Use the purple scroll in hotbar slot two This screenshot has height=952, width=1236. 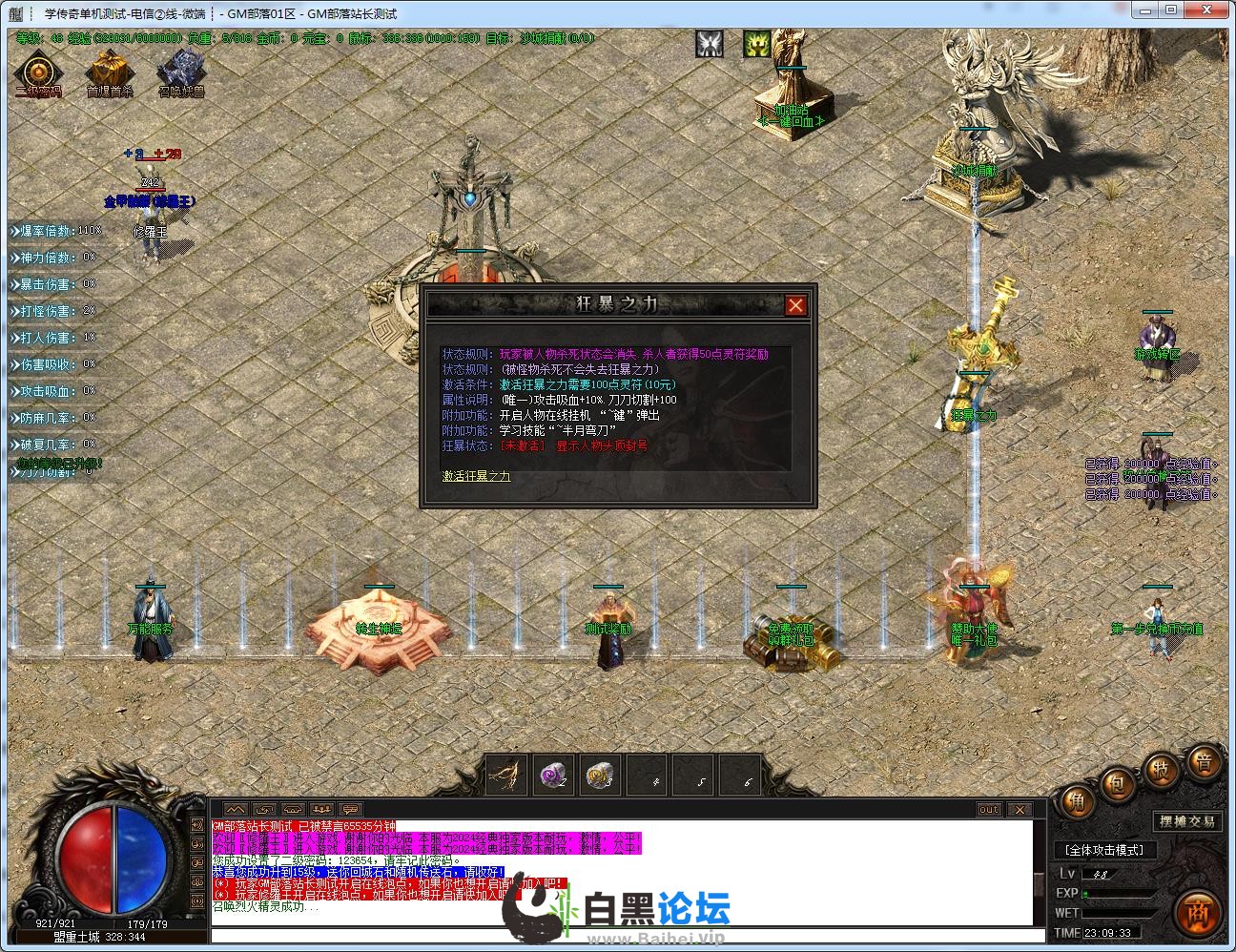pos(553,775)
